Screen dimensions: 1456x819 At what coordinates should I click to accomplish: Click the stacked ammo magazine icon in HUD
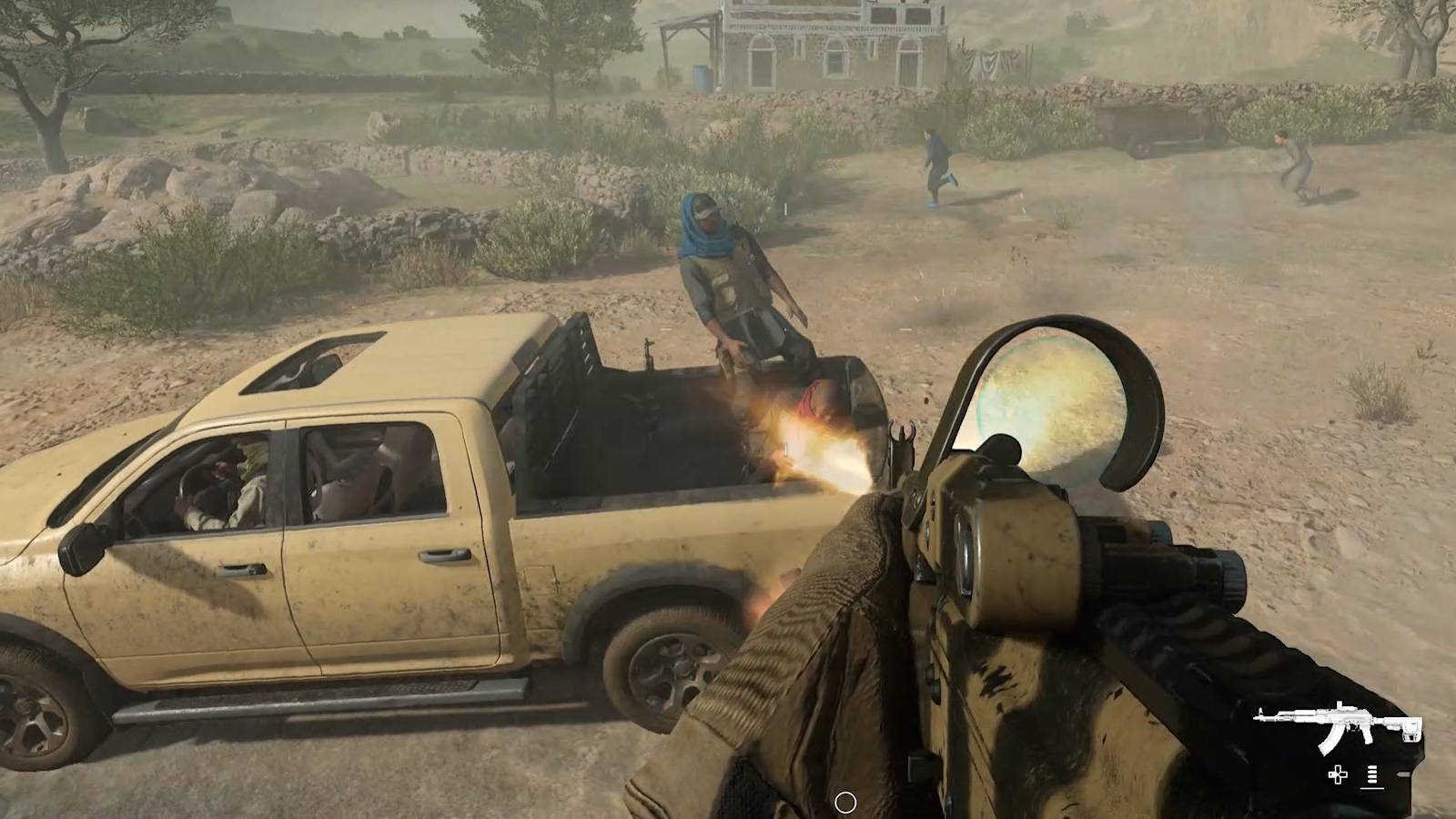1372,773
